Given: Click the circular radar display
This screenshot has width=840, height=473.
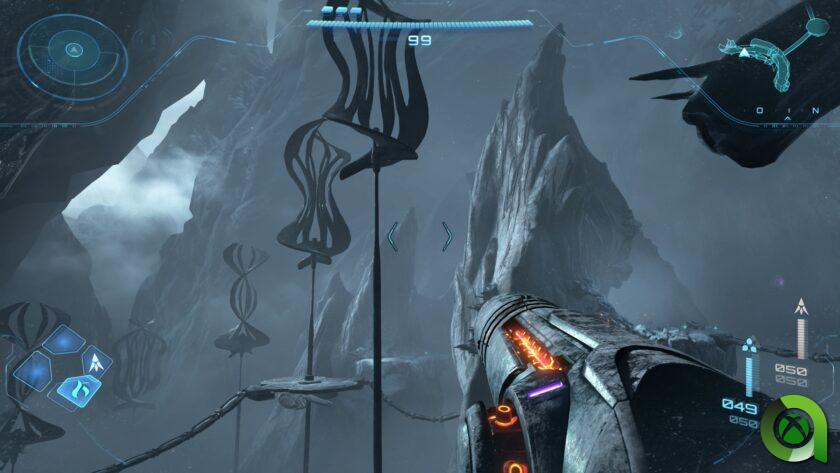Looking at the screenshot, I should (x=72, y=50).
